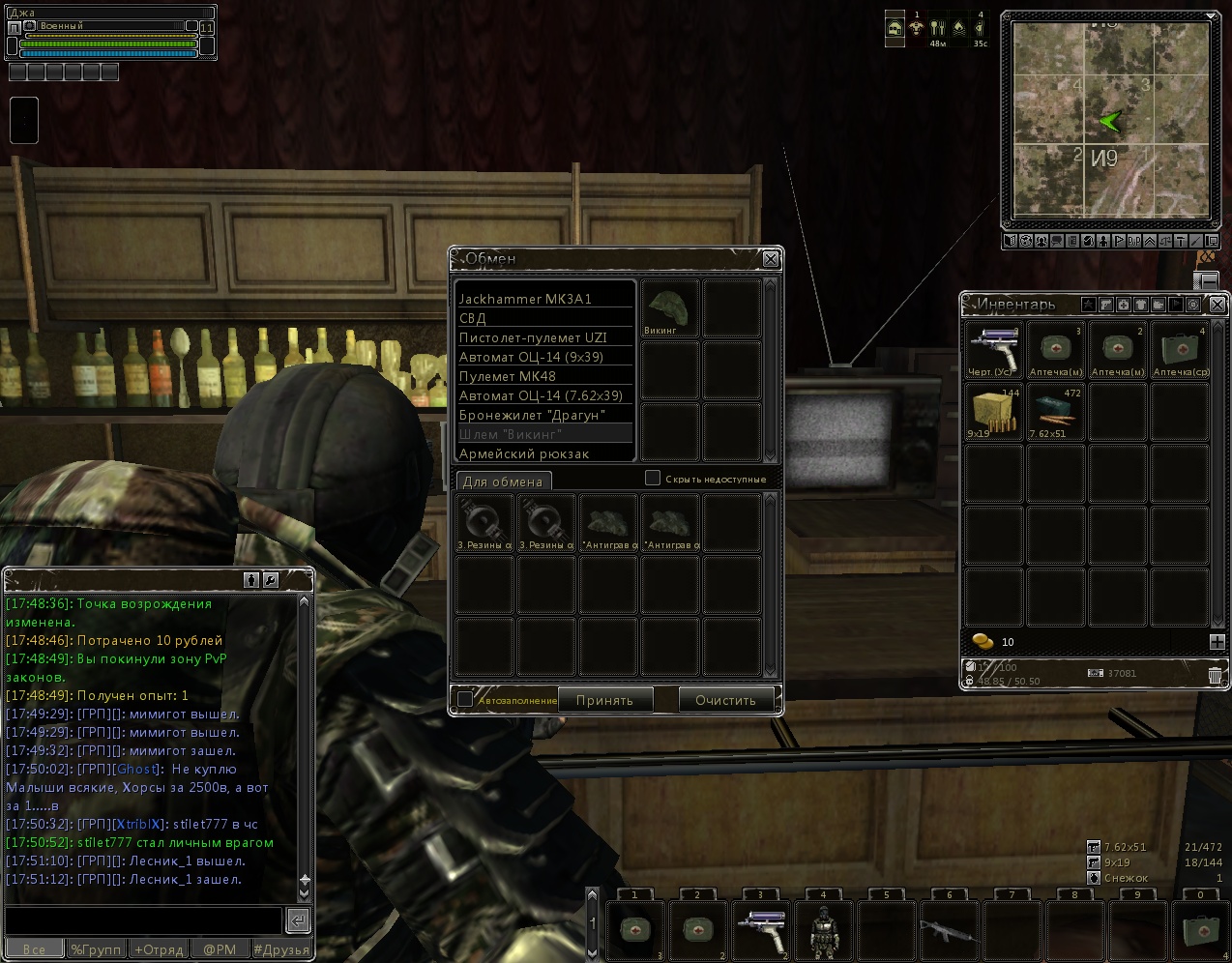This screenshot has width=1232, height=963.
Task: Focus the chat message input field
Action: (143, 919)
